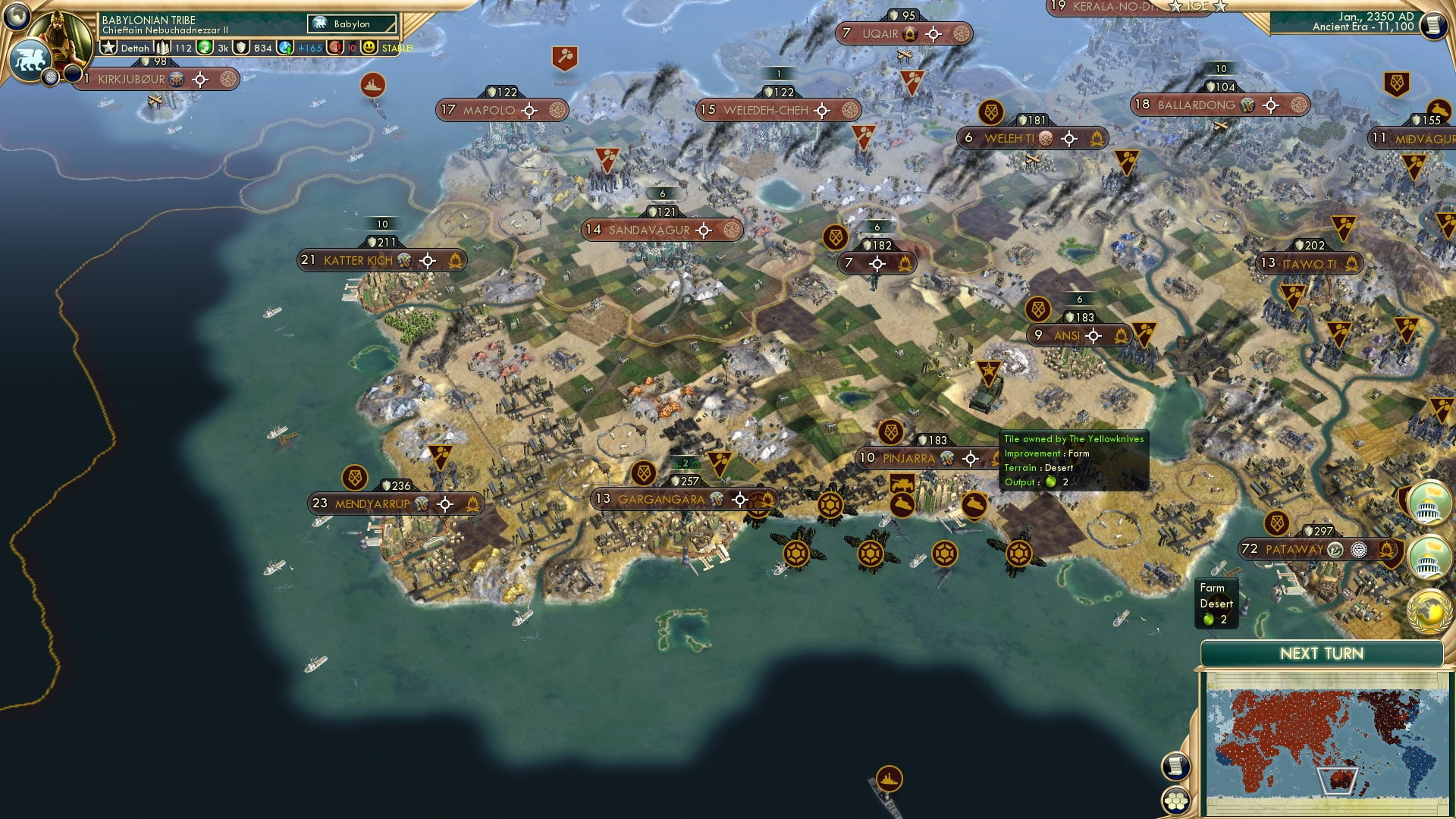Click the green head icon showing 3k
This screenshot has height=819, width=1456.
[x=205, y=48]
